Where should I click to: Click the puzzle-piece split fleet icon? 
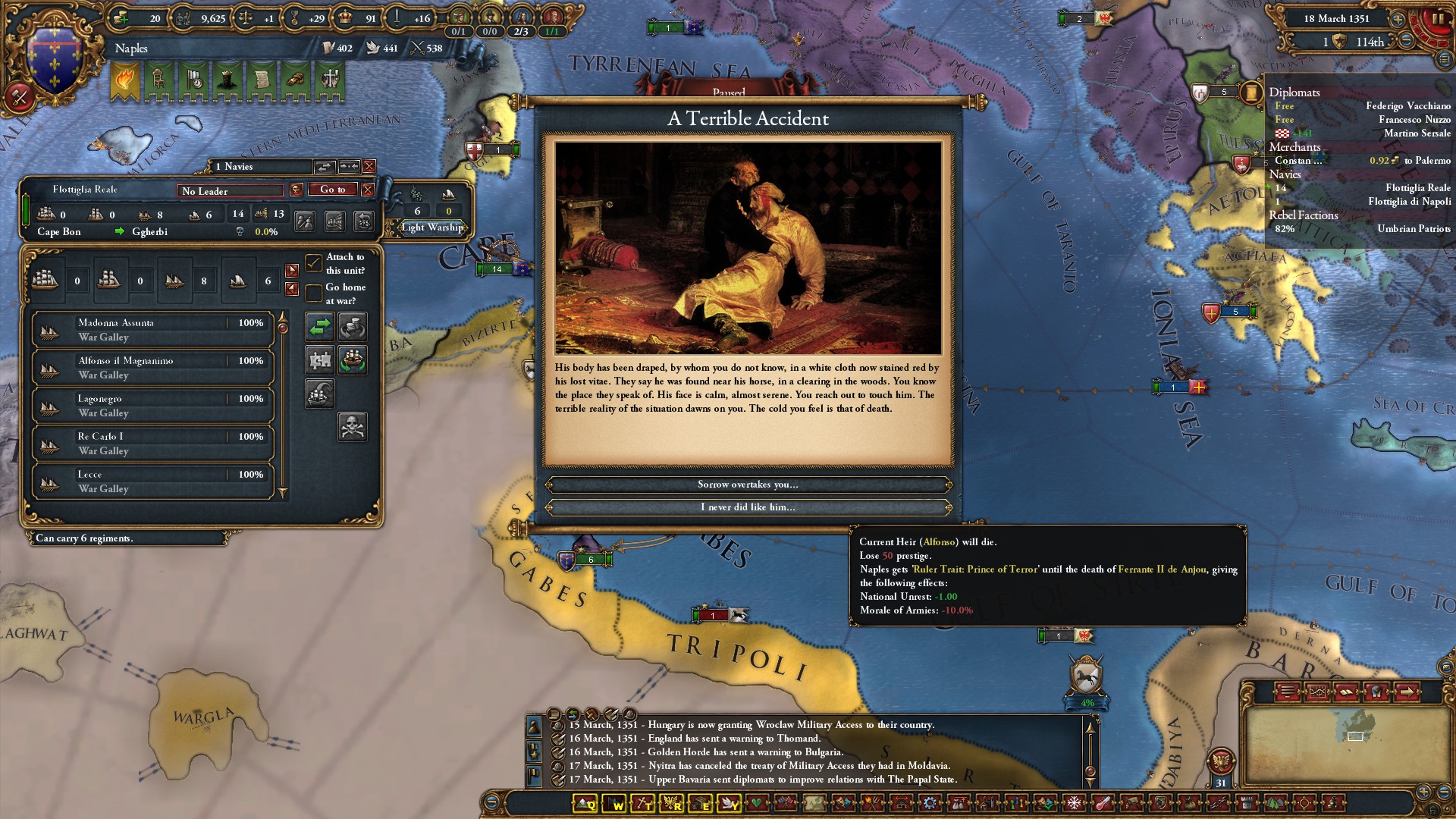(318, 360)
